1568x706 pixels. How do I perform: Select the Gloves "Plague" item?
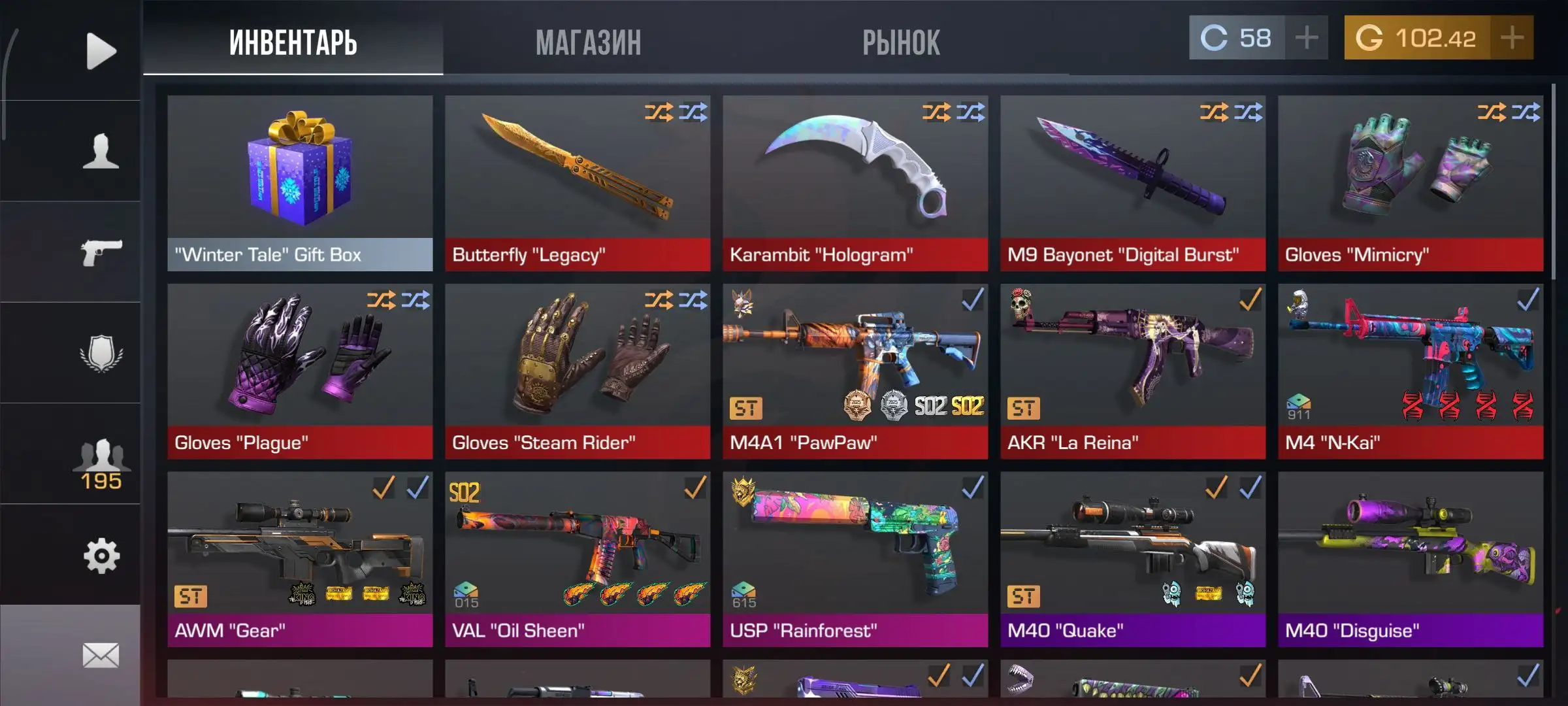(x=300, y=371)
